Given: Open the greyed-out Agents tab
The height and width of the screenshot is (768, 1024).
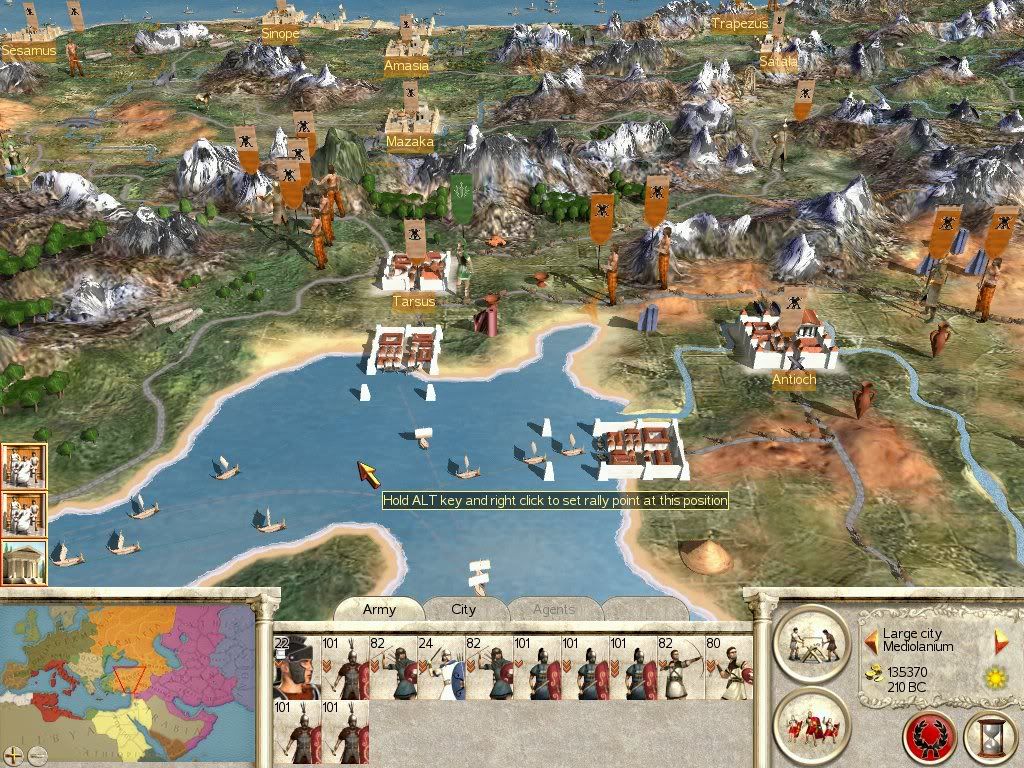Looking at the screenshot, I should tap(553, 609).
